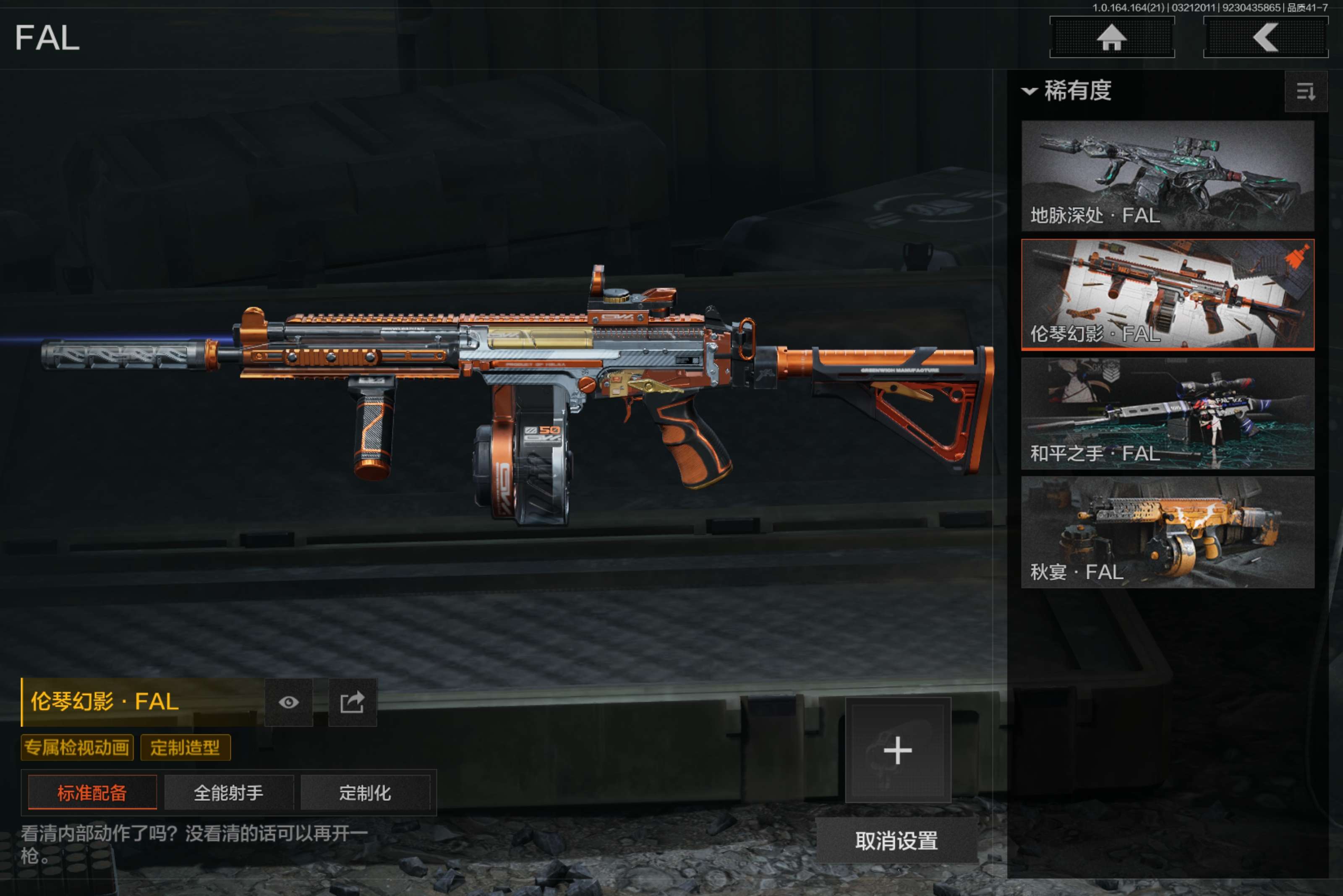Pick the 和平之手 · FAL skin
1343x896 pixels.
1167,413
